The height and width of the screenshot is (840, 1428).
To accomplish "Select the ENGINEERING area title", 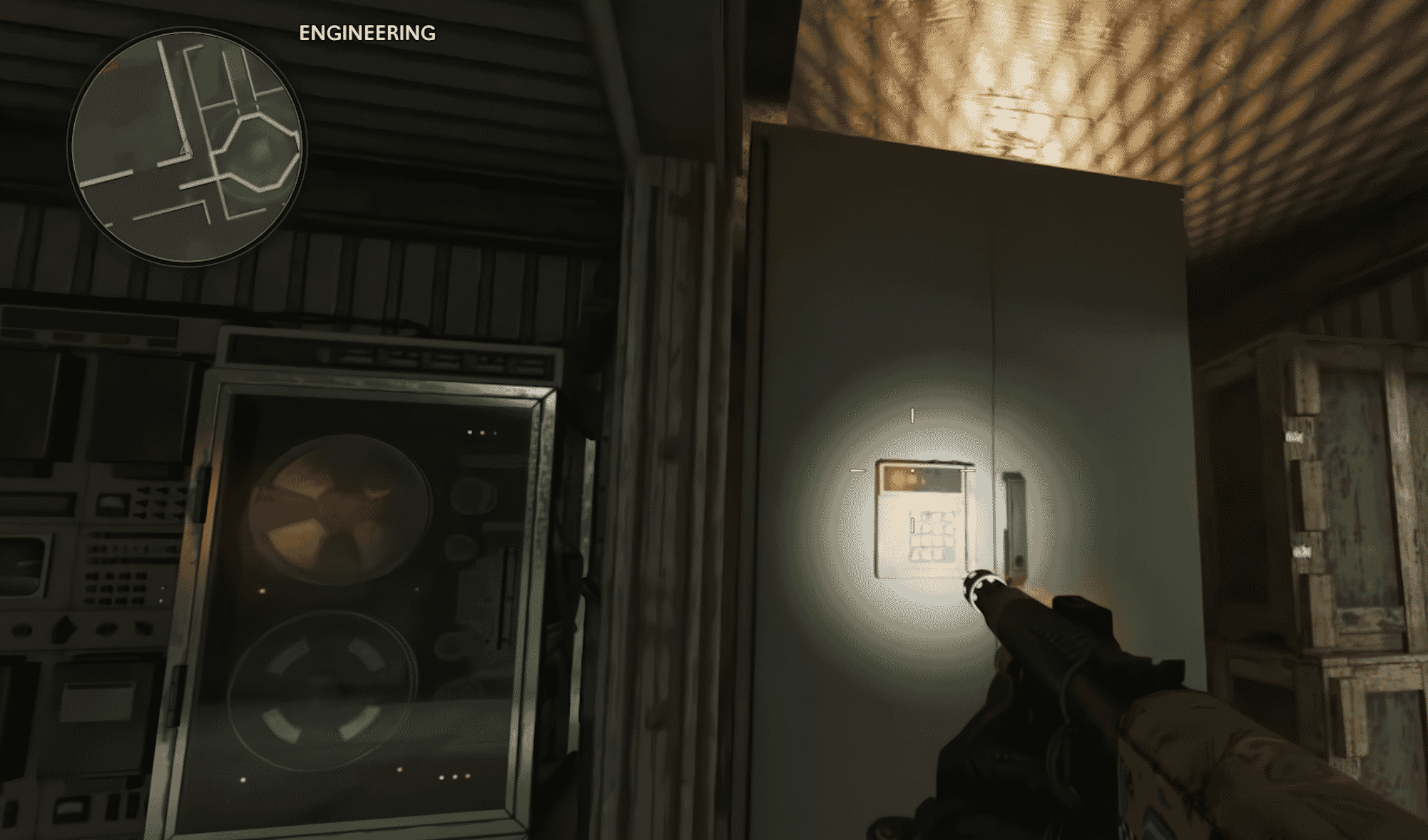I will [x=367, y=32].
